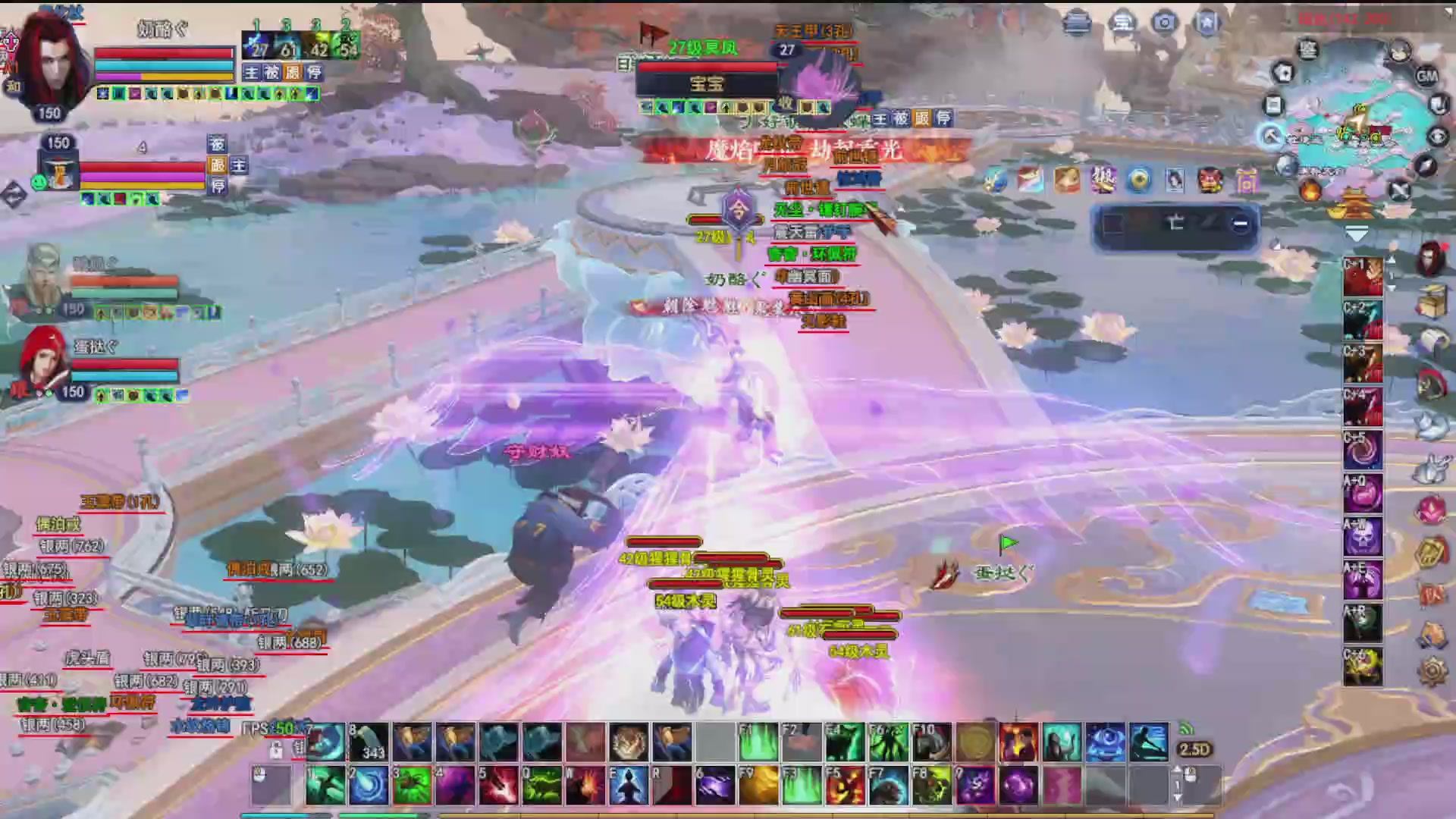
Task: Click the GM badge beside the minimap
Action: tap(1427, 77)
